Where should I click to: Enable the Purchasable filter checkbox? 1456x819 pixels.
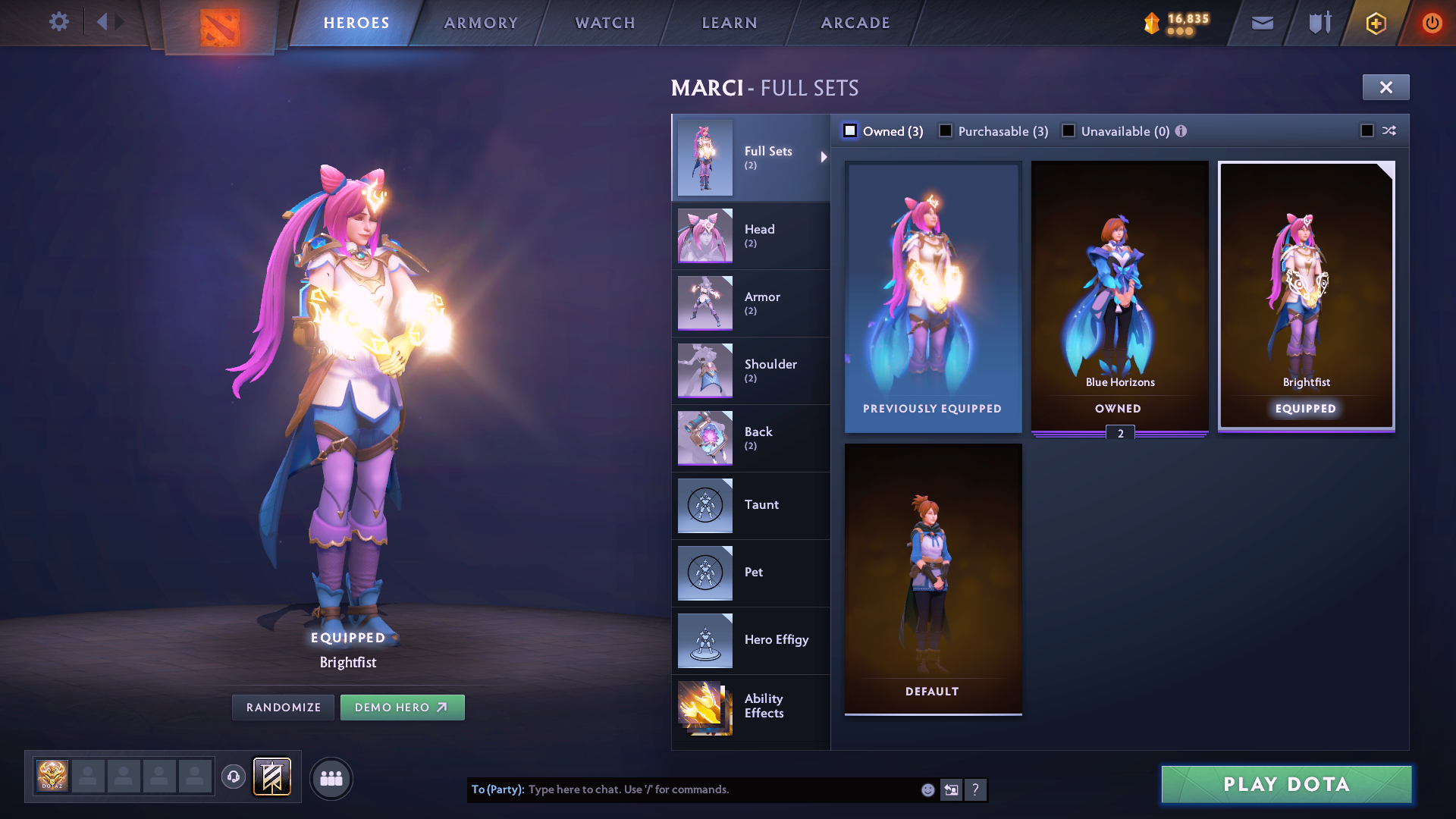946,131
